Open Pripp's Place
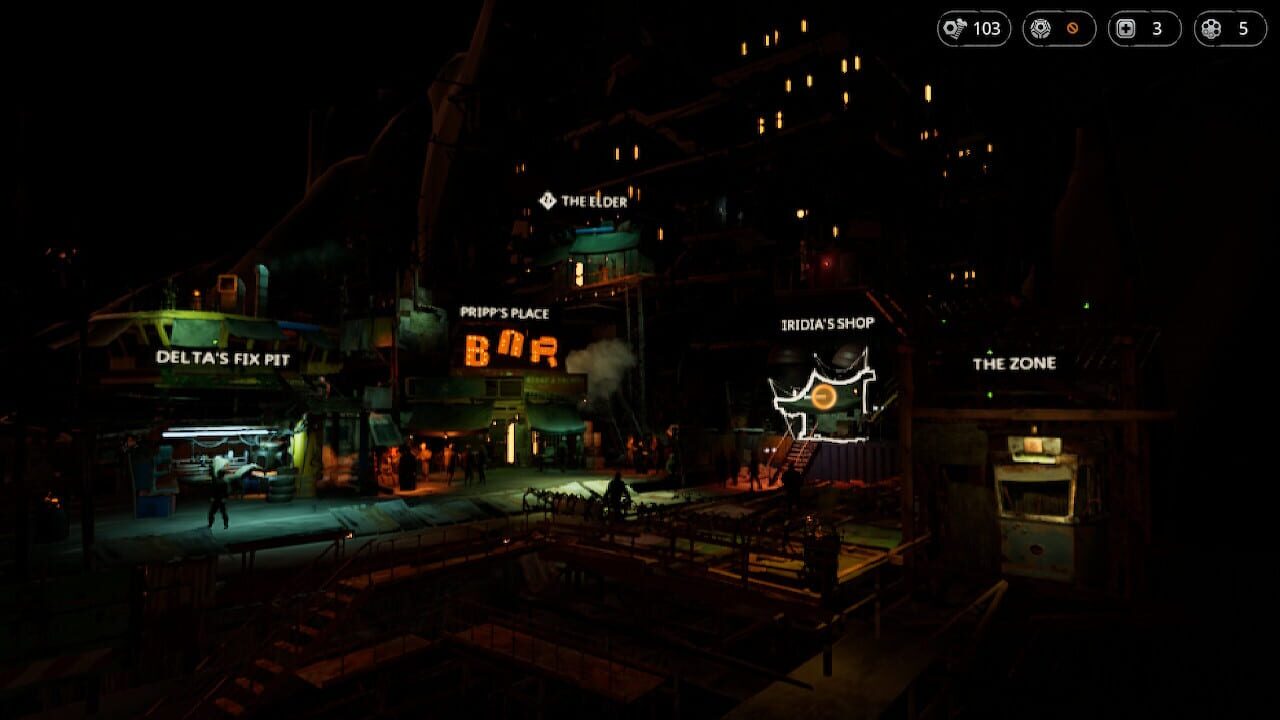Viewport: 1280px width, 720px height. [x=504, y=311]
